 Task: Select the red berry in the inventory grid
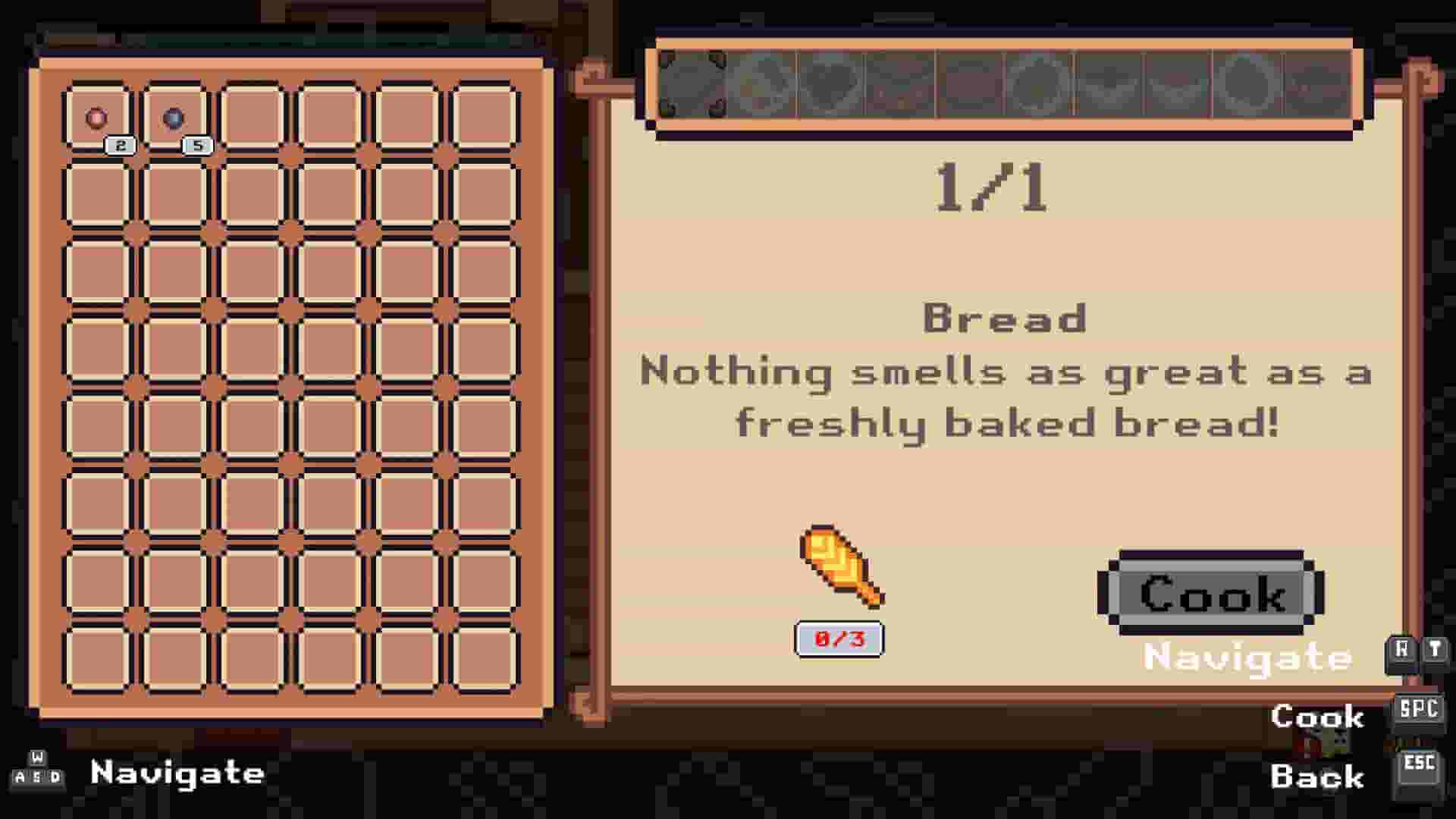[96, 118]
